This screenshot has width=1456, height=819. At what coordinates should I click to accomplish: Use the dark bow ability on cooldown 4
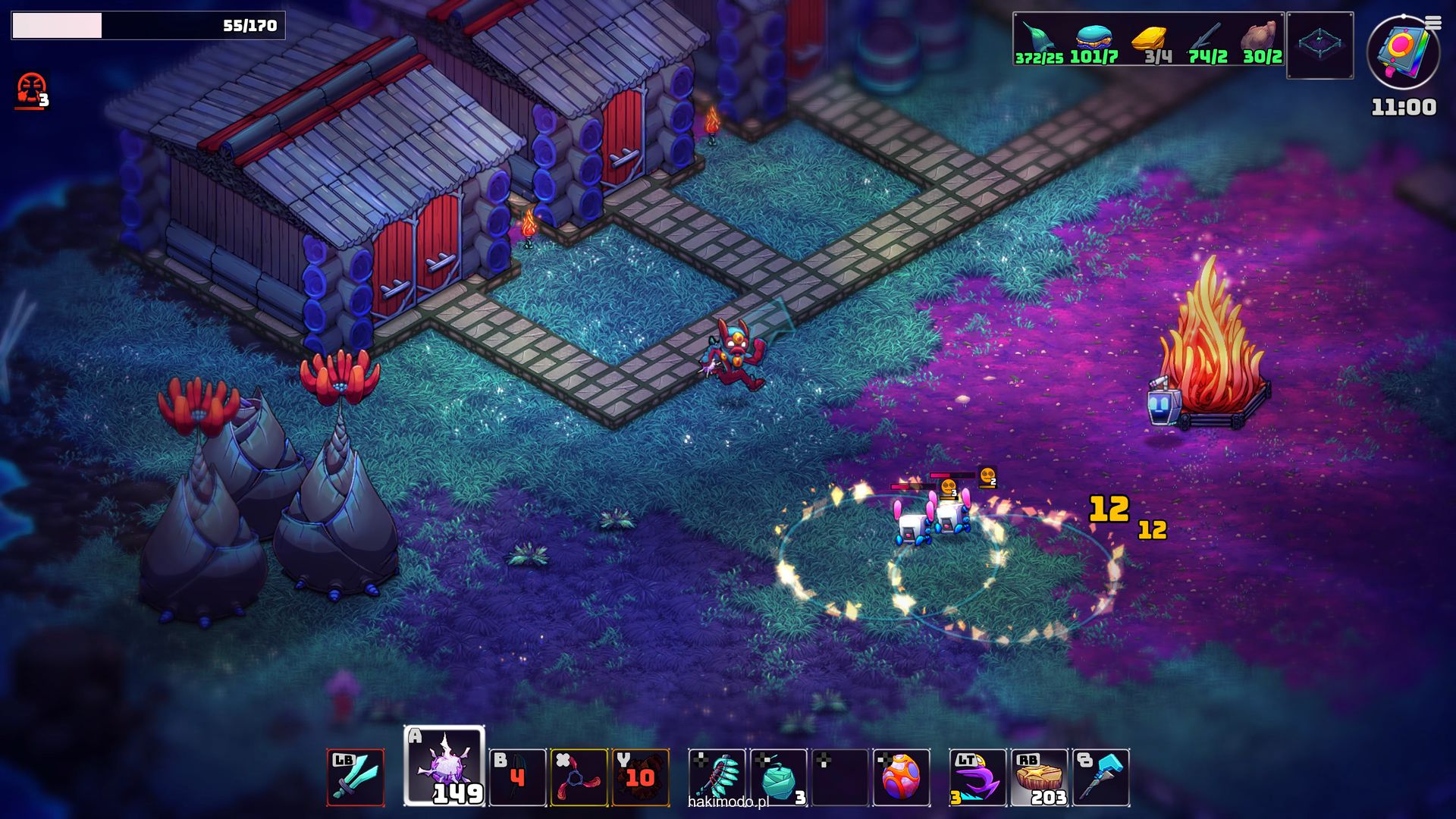pos(517,777)
